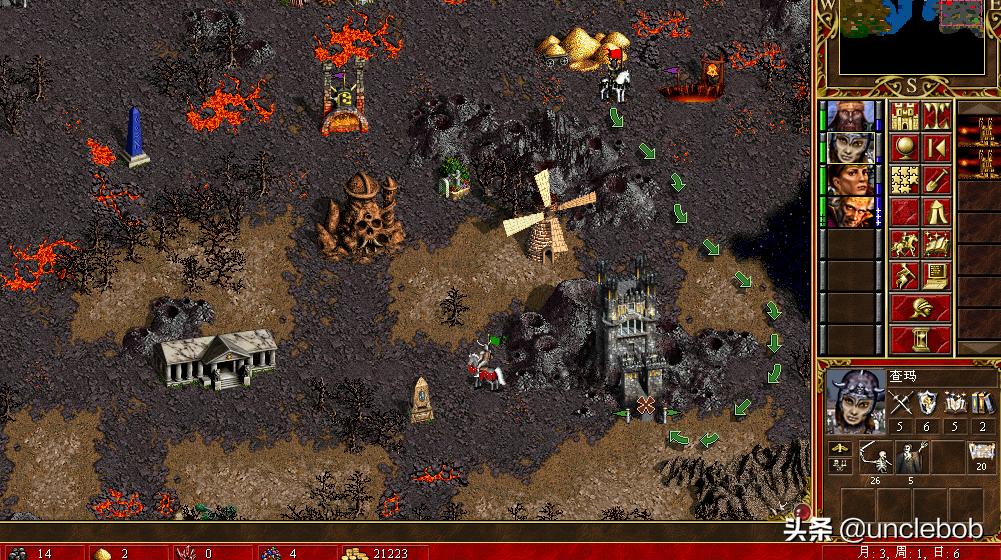Click the golden globe button
This screenshot has width=1001, height=560.
coord(905,147)
